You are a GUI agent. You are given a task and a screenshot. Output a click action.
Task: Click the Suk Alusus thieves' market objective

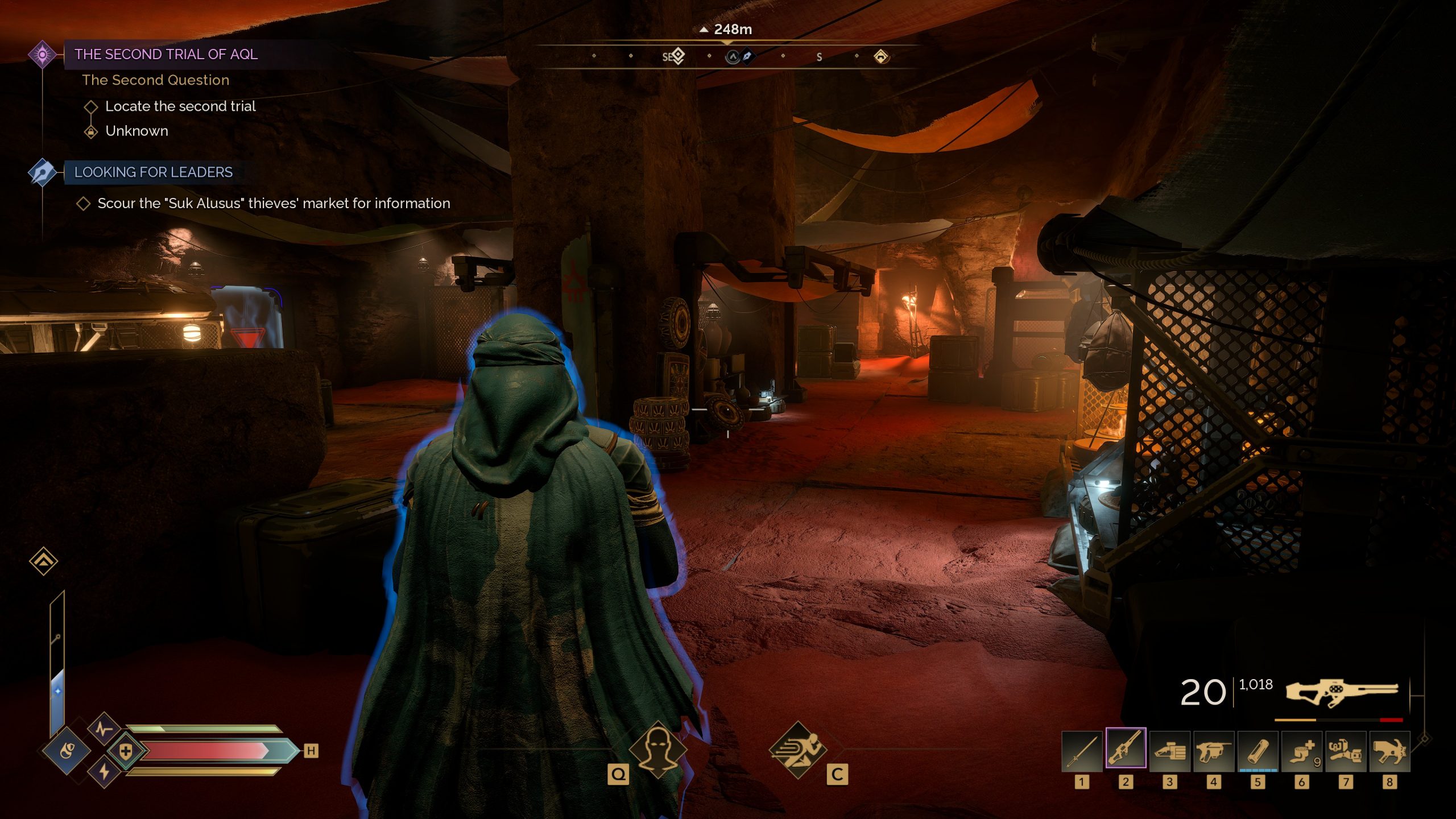click(274, 204)
